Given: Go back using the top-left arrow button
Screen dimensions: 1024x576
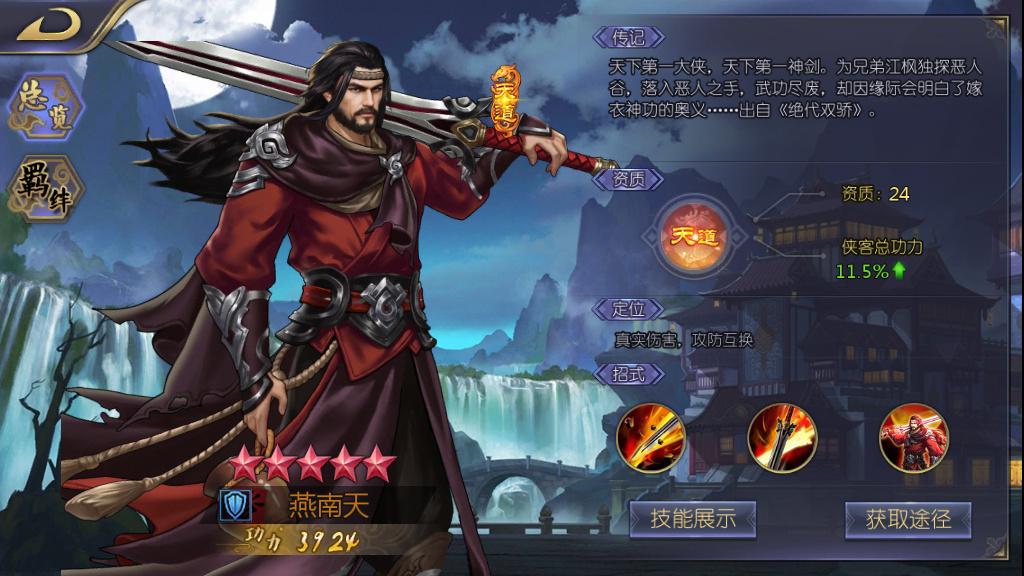Looking at the screenshot, I should point(48,24).
